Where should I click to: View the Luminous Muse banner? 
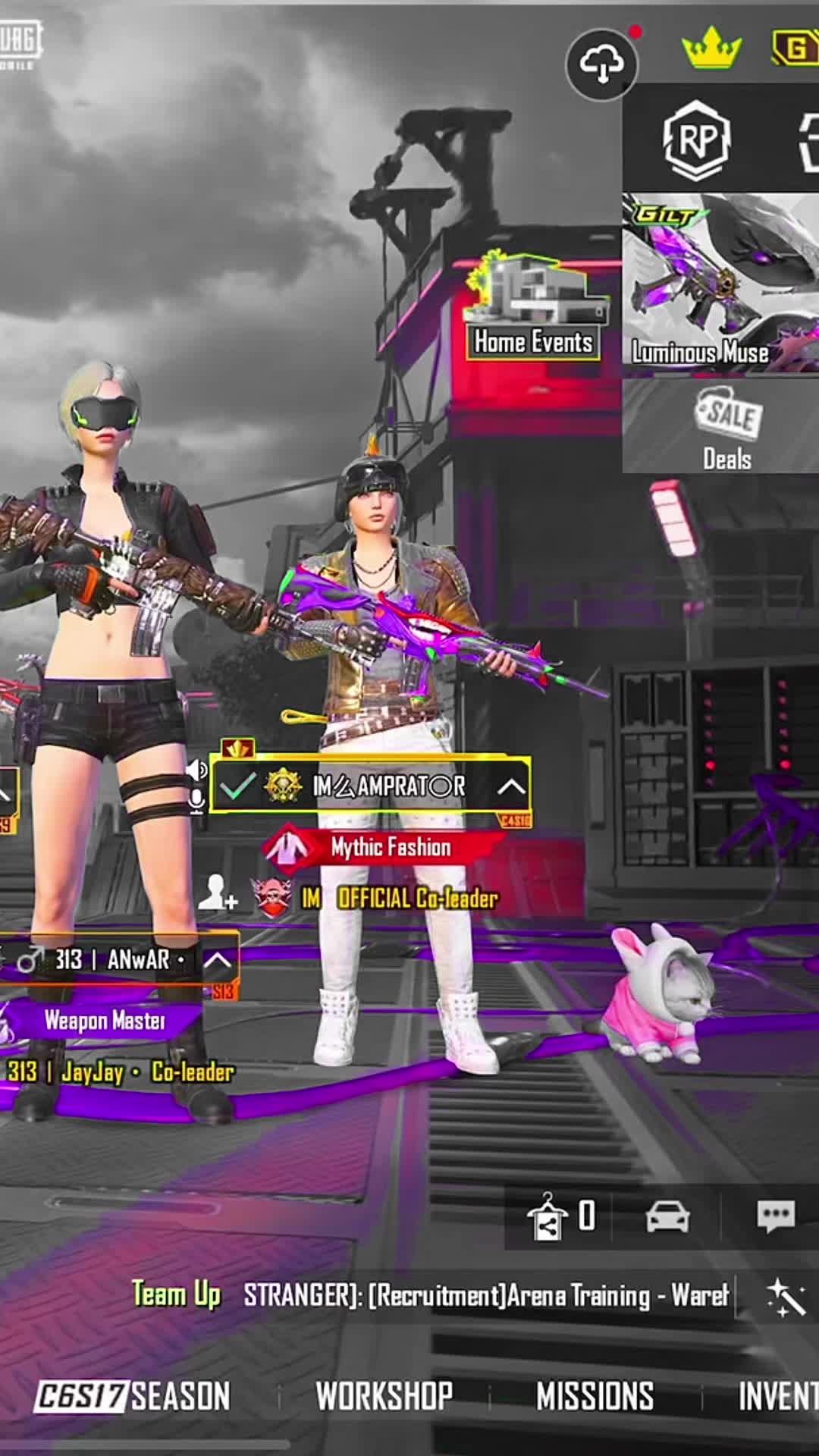point(720,284)
